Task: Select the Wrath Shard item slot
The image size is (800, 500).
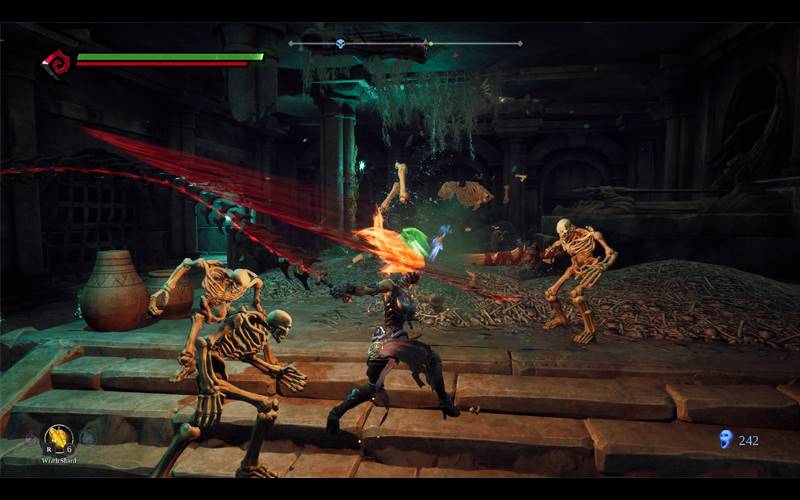Action: [58, 436]
